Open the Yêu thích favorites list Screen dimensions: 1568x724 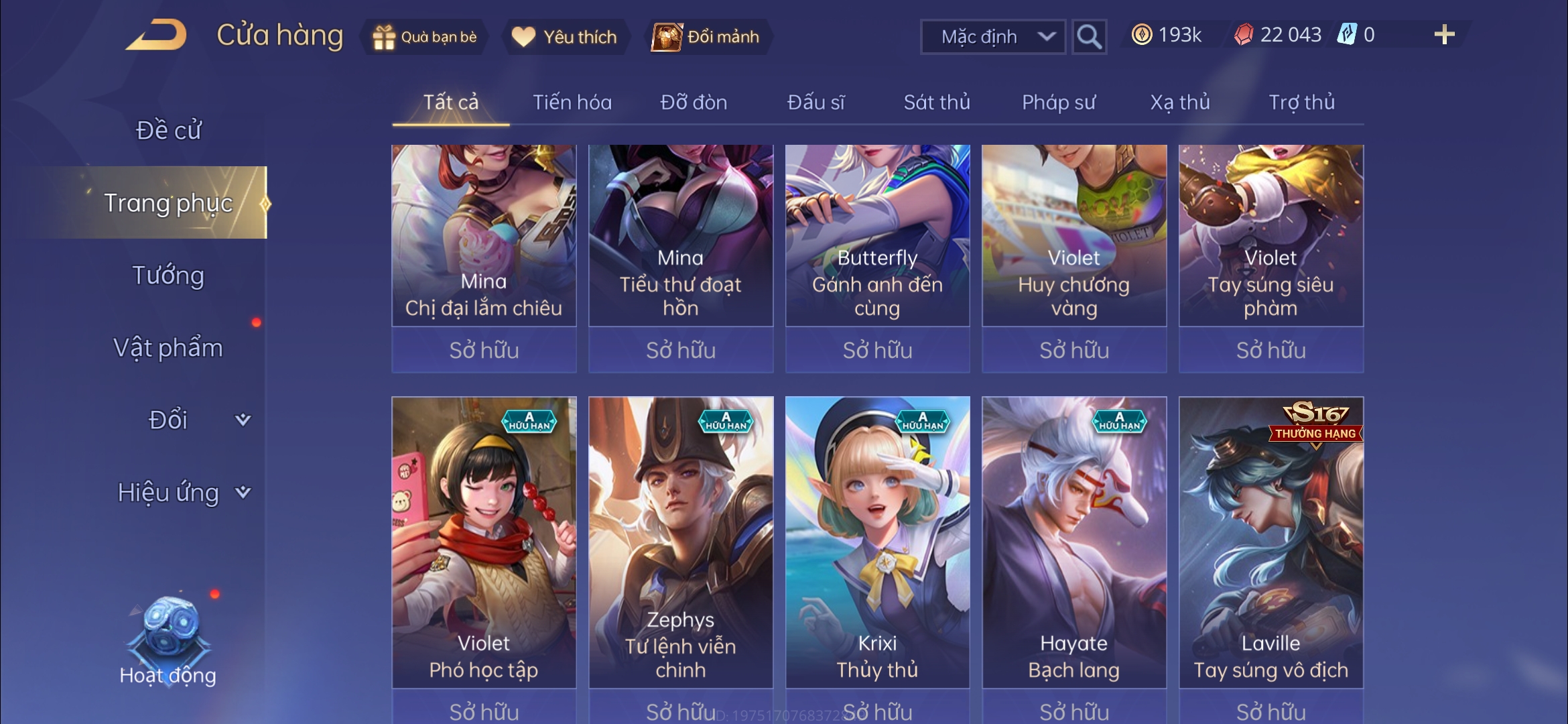pos(564,37)
